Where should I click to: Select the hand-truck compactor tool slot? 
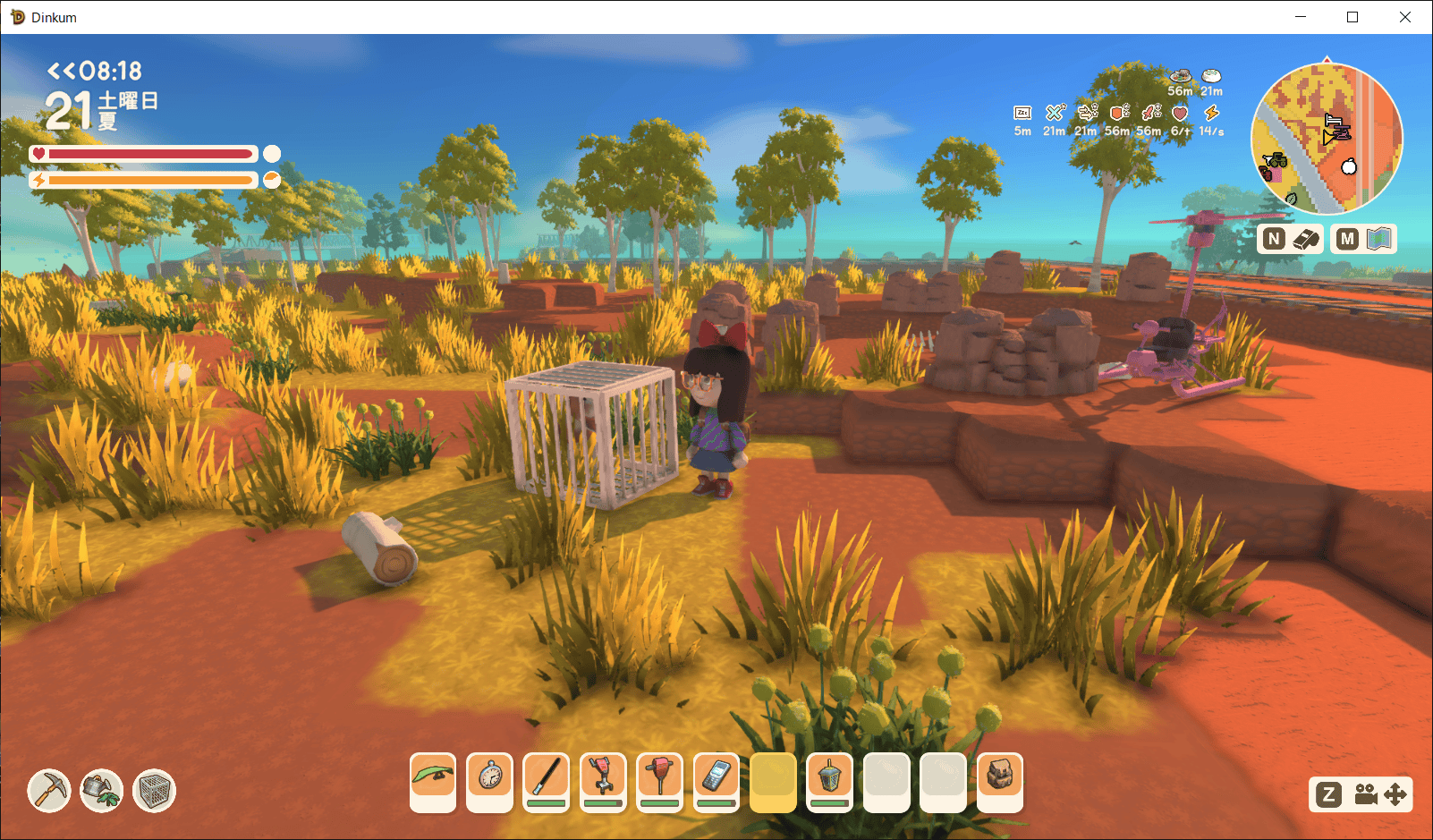[x=603, y=780]
